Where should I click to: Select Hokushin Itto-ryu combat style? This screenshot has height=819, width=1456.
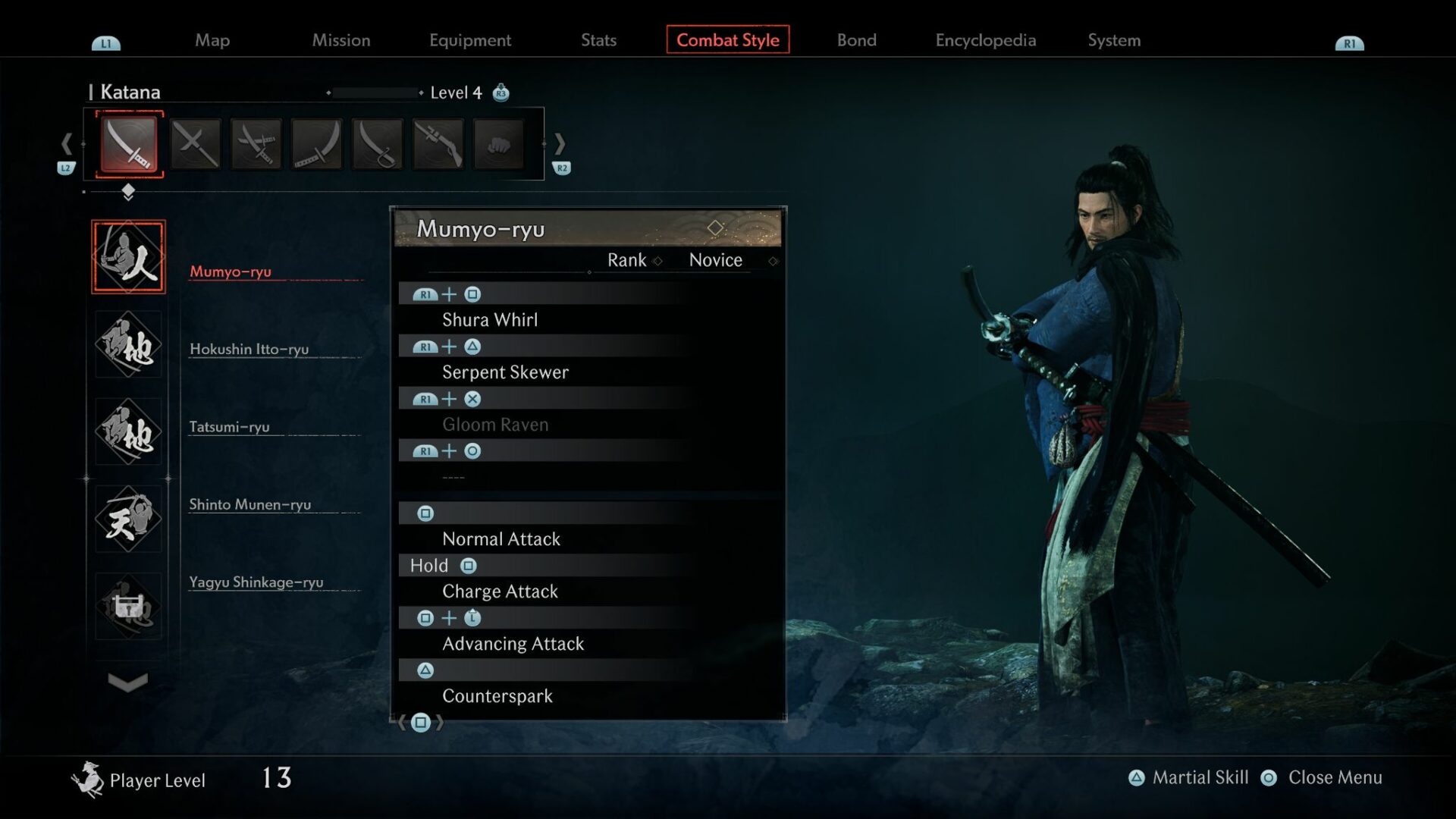click(250, 350)
